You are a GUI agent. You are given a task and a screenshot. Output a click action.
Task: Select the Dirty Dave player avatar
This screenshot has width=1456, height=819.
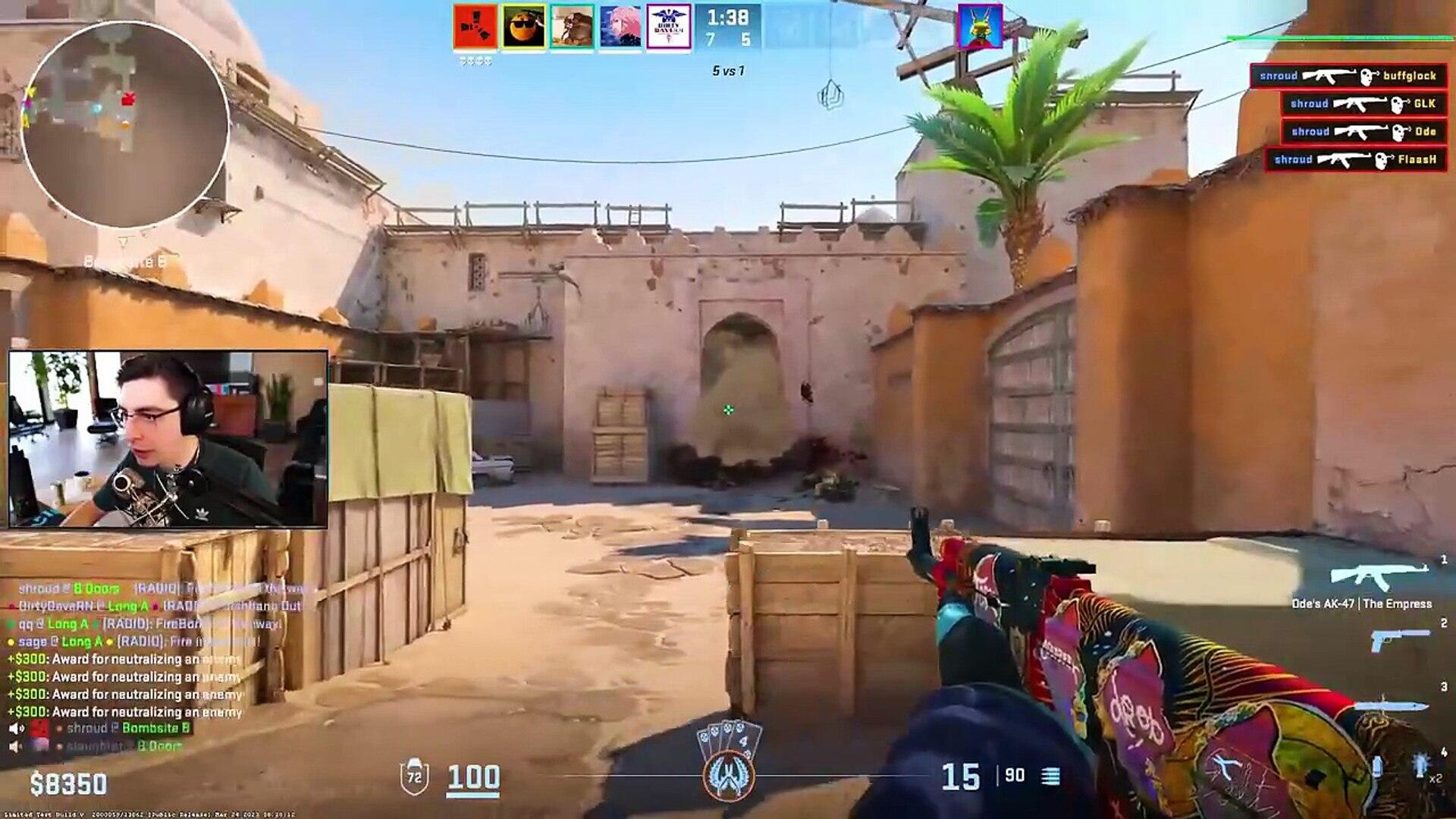669,27
